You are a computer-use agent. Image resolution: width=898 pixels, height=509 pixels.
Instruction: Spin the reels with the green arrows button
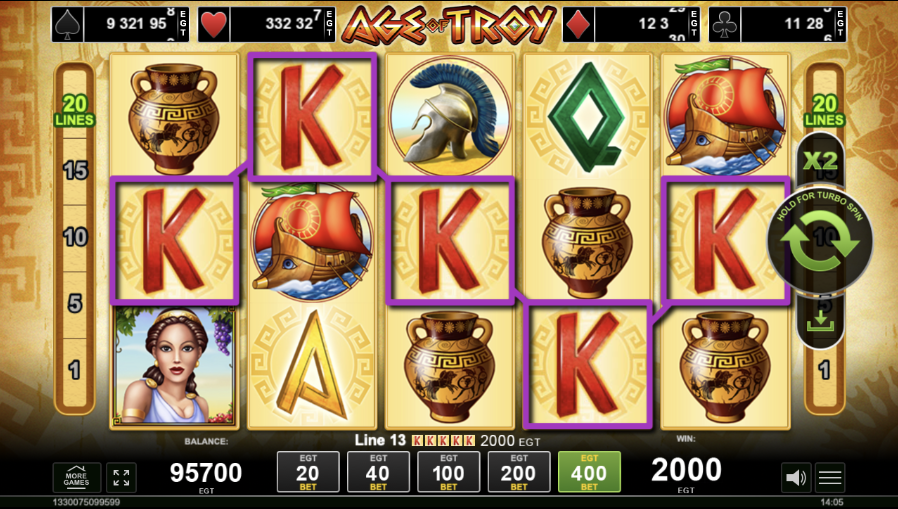point(820,240)
